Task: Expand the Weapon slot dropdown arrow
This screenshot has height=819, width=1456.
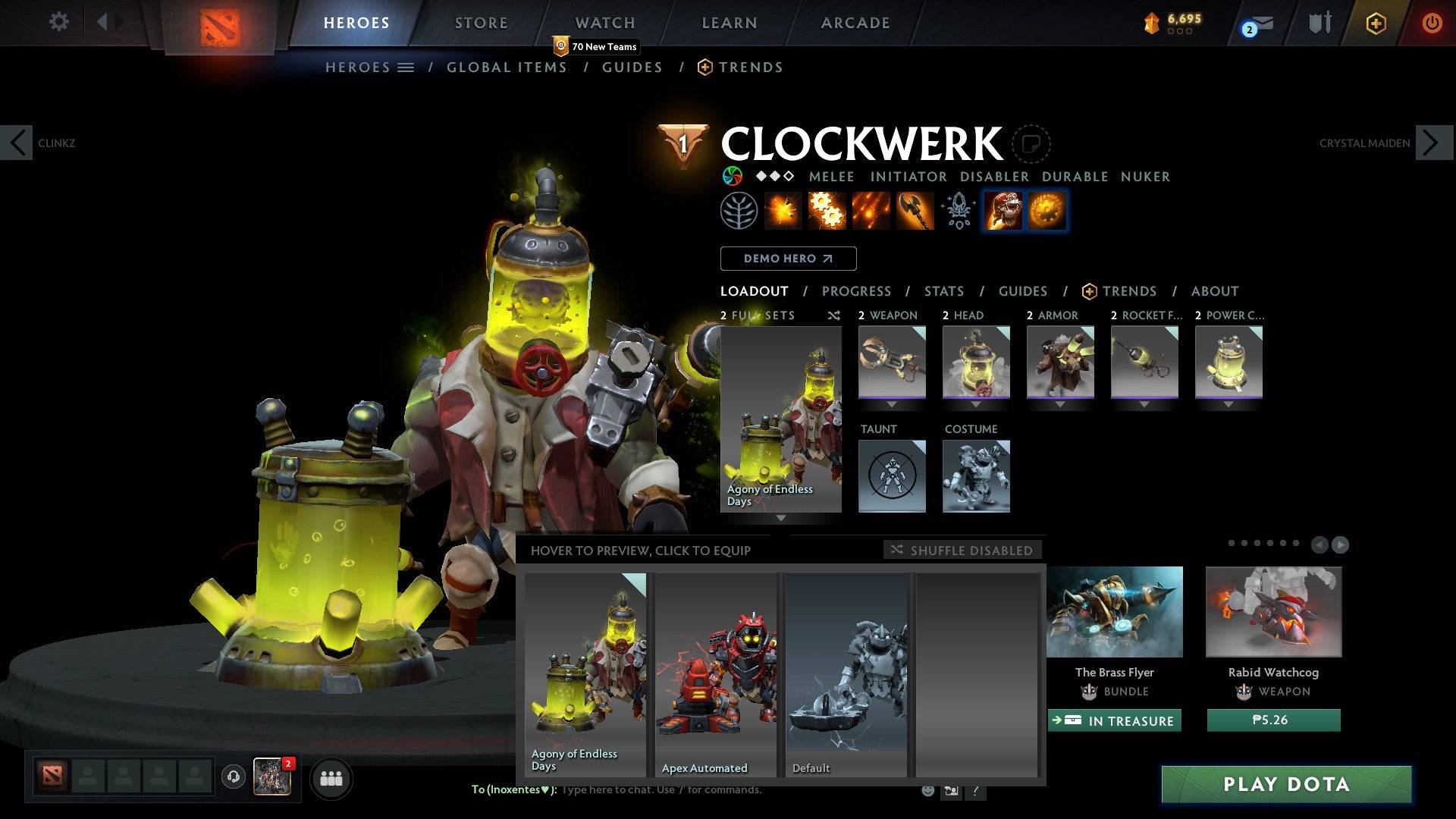Action: 892,404
